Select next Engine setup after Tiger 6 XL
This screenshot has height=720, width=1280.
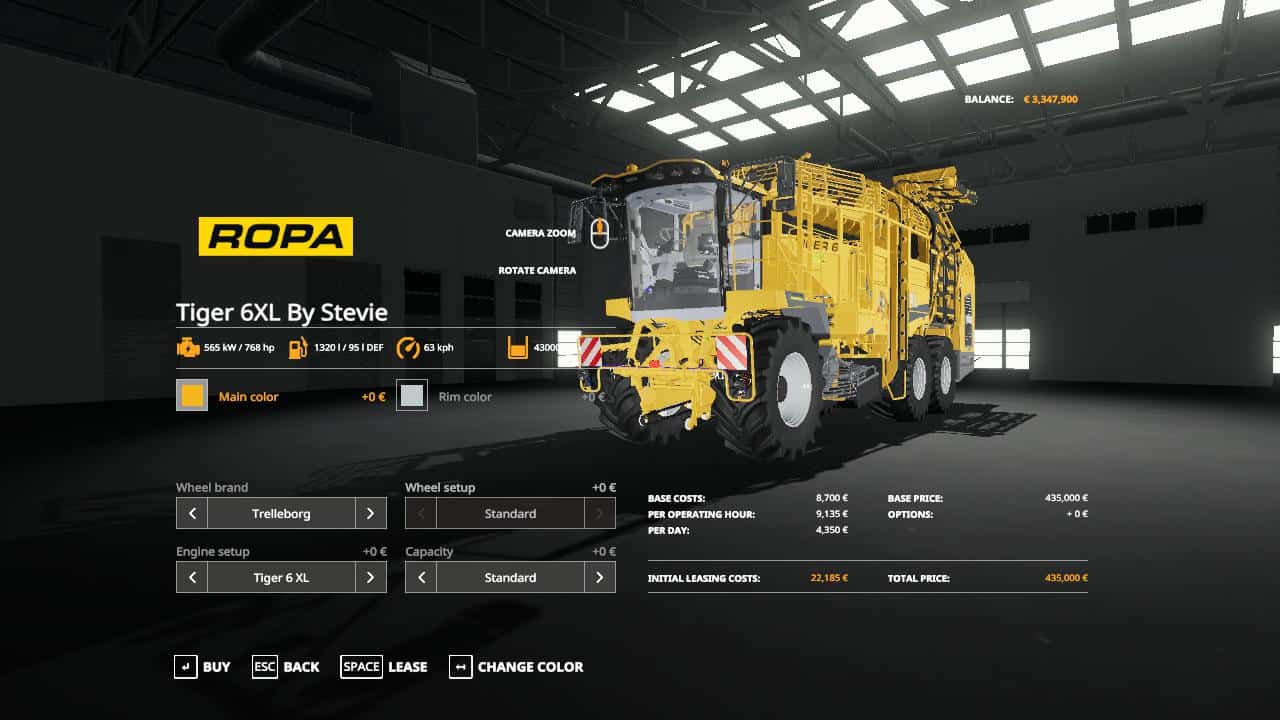[370, 578]
